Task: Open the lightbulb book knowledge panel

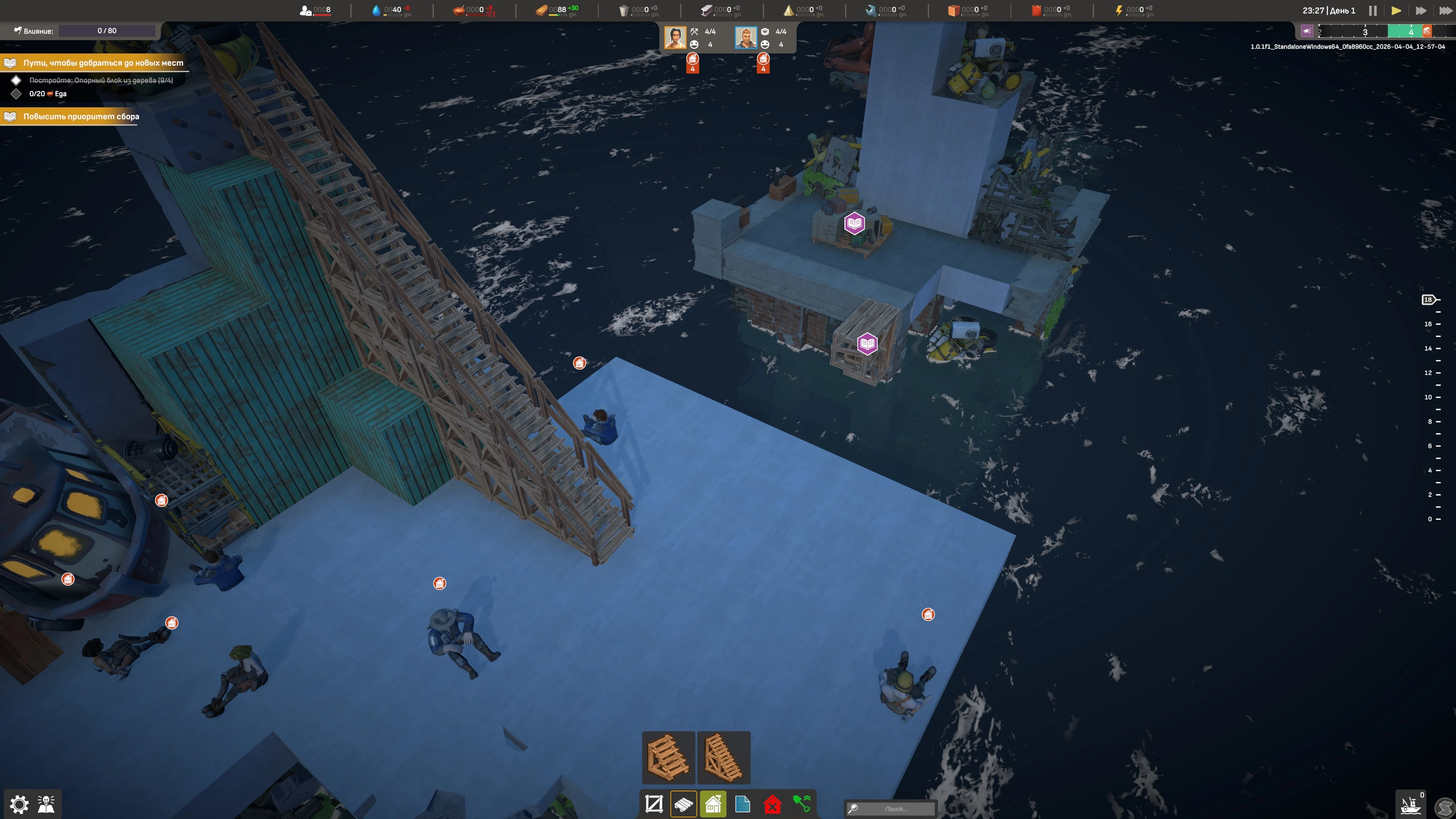Action: point(46,804)
